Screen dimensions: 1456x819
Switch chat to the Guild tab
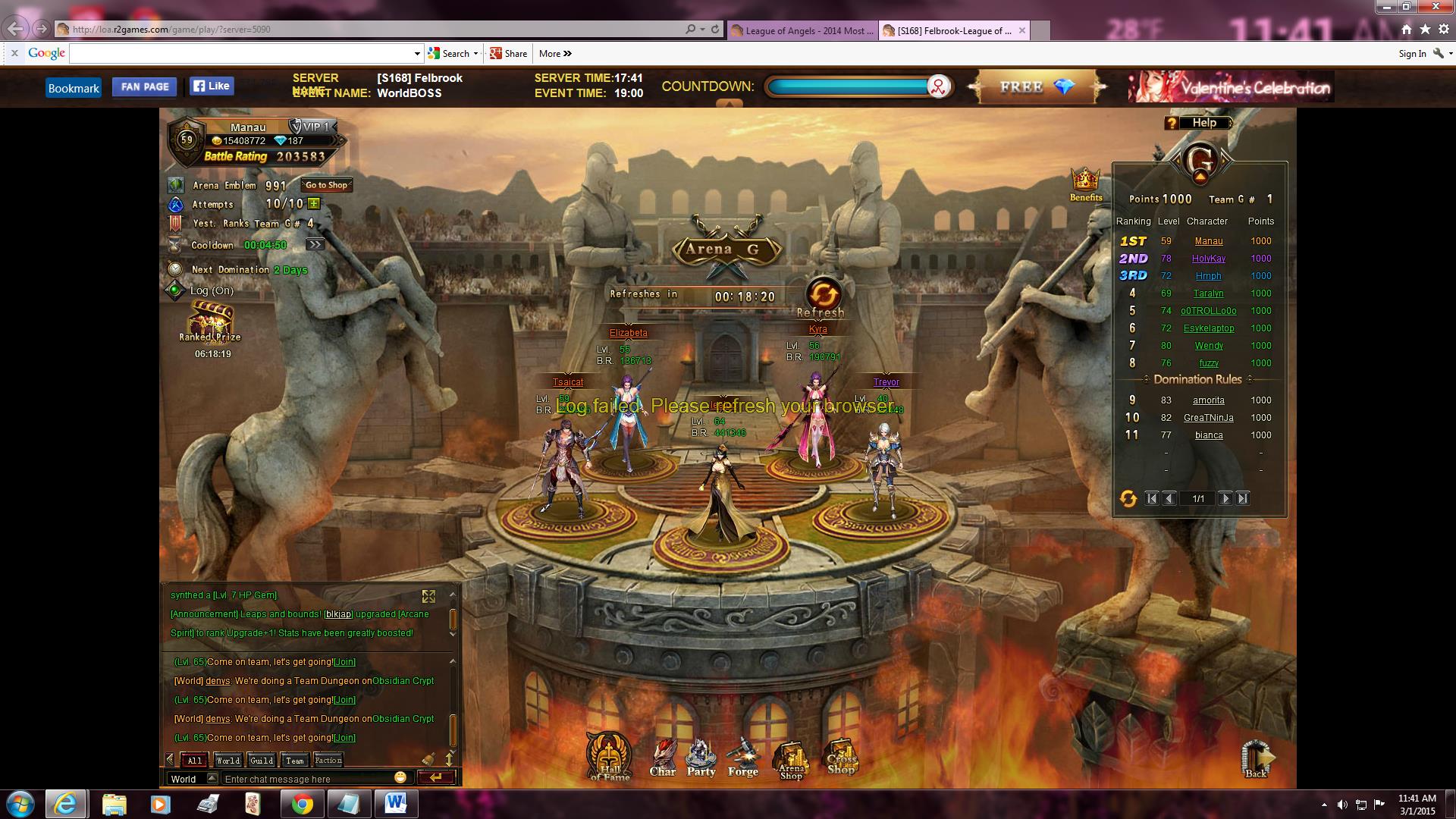262,760
